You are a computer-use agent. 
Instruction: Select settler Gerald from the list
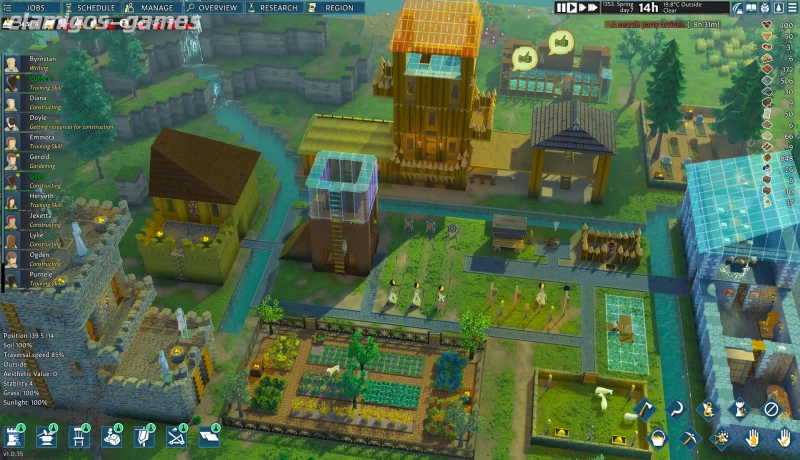pyautogui.click(x=40, y=157)
